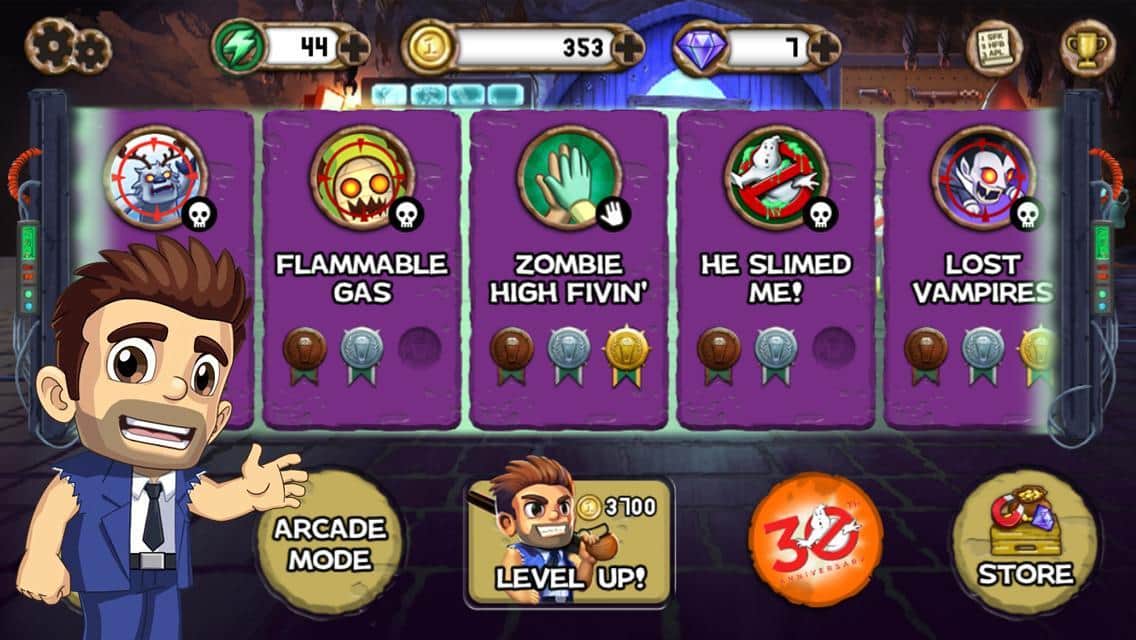Select the Flammable Gas mission card
1136x640 pixels.
tap(361, 270)
